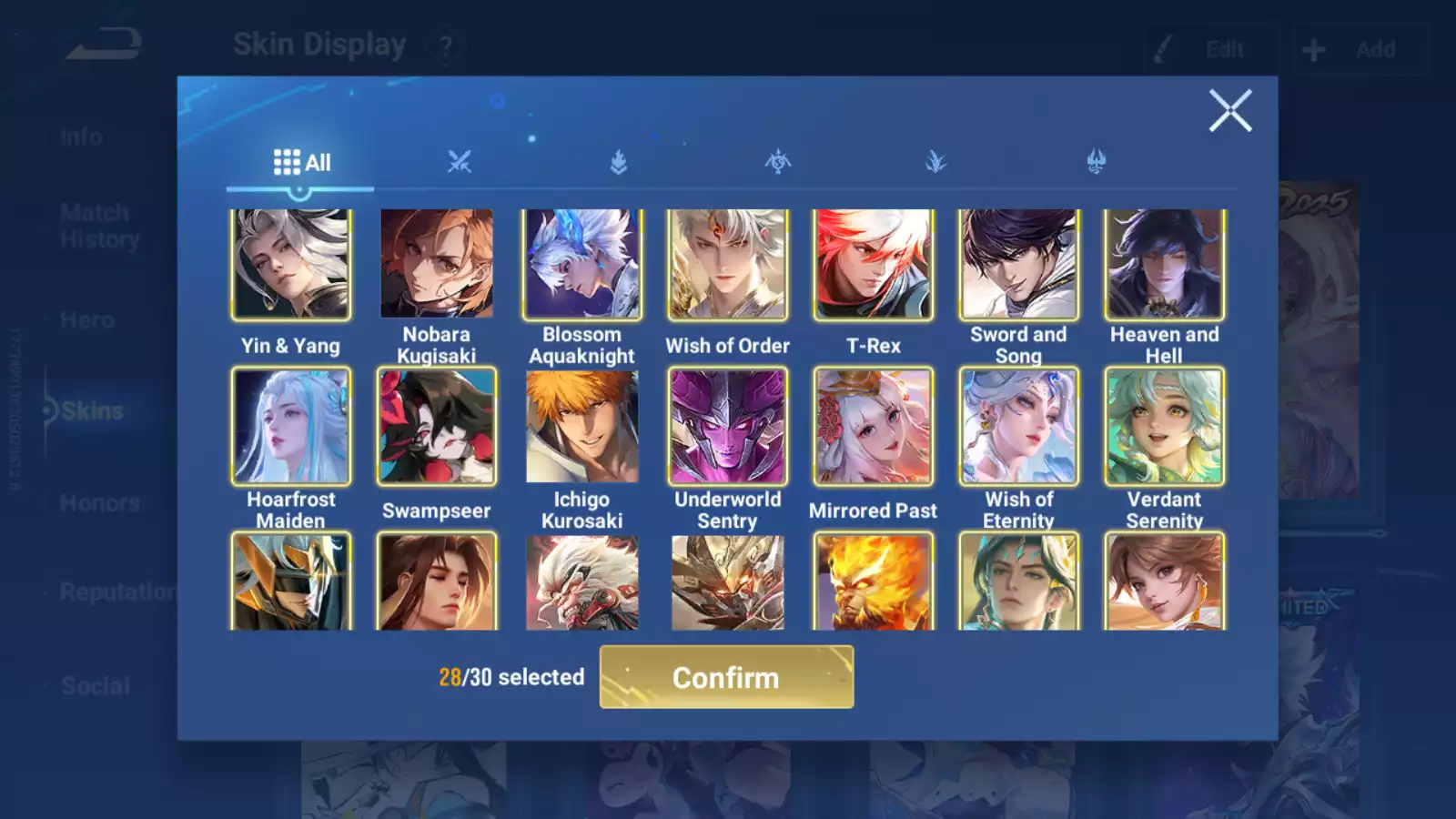Pick the Blossom Aquaknight skin
Image resolution: width=1456 pixels, height=819 pixels.
click(582, 265)
